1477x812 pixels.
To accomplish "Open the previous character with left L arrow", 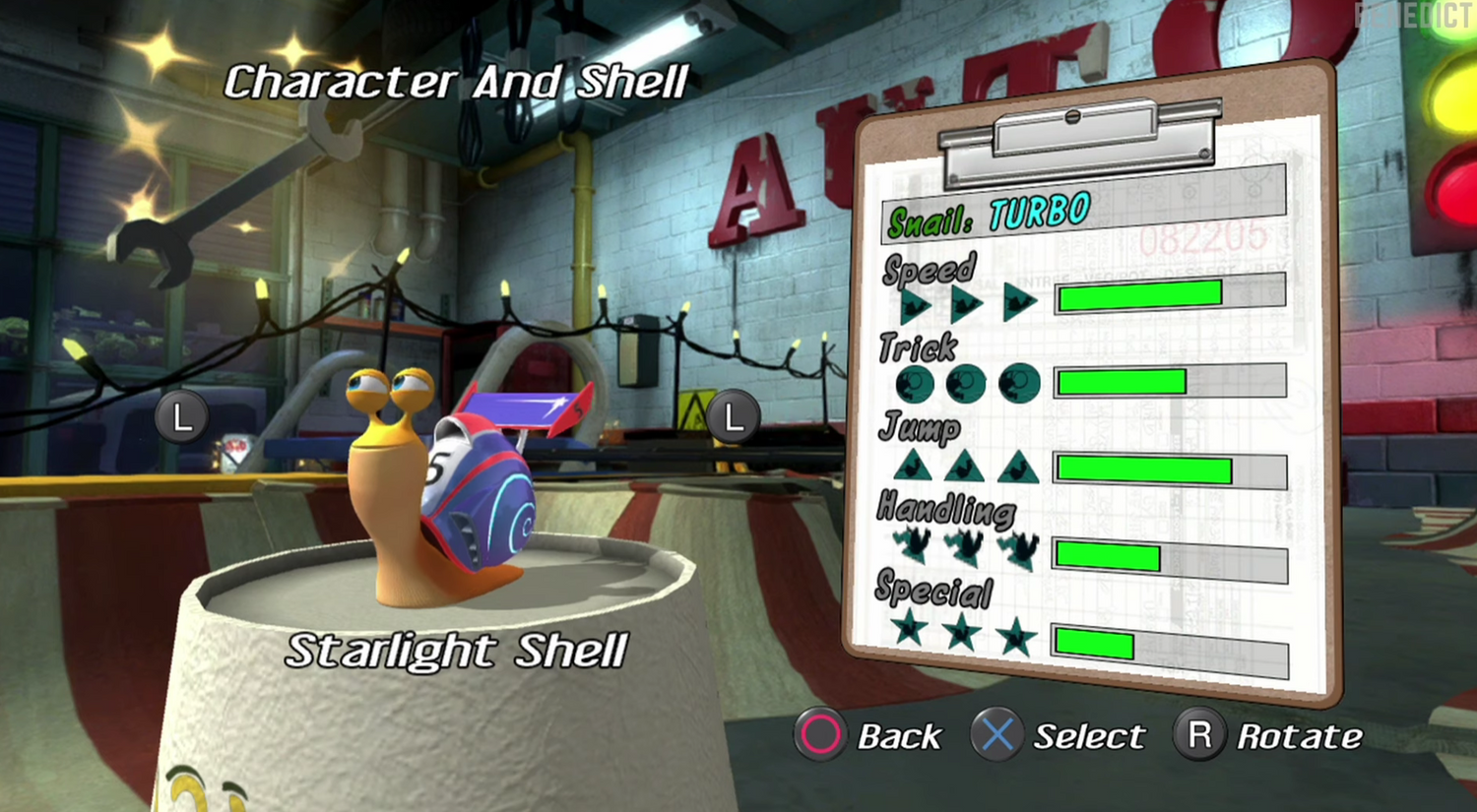I will 181,415.
